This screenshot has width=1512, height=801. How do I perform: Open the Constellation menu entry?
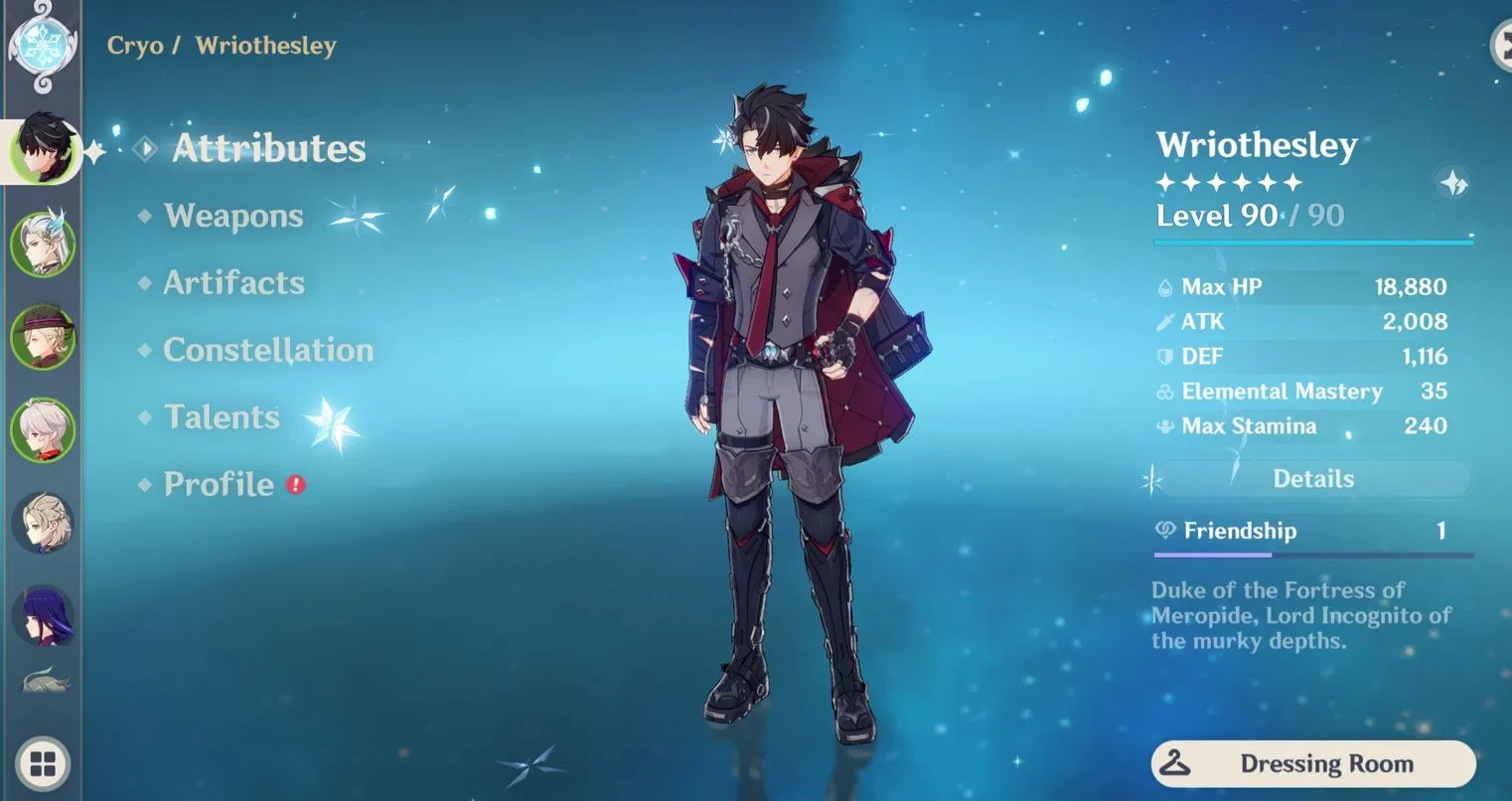(x=269, y=350)
